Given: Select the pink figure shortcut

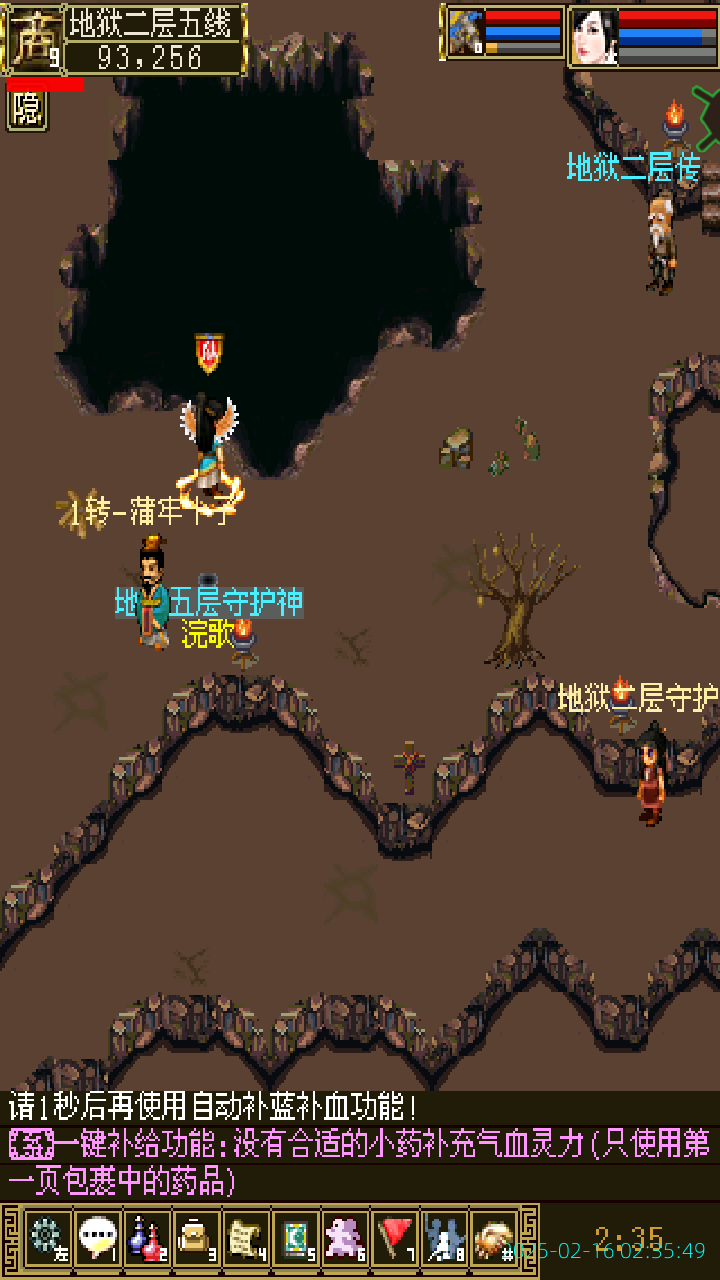Looking at the screenshot, I should pos(346,1237).
